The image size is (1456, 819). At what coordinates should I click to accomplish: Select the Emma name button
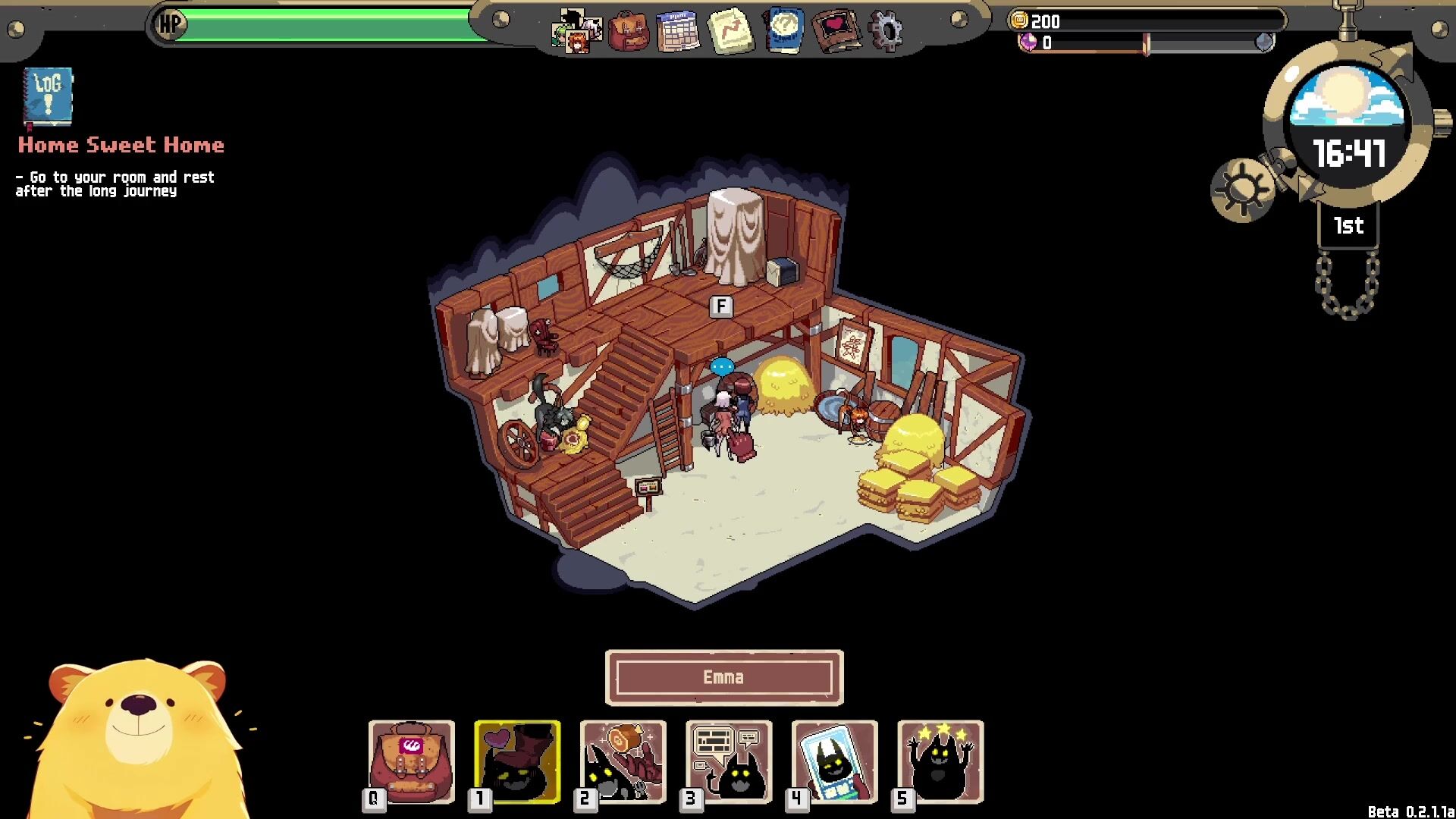click(724, 677)
